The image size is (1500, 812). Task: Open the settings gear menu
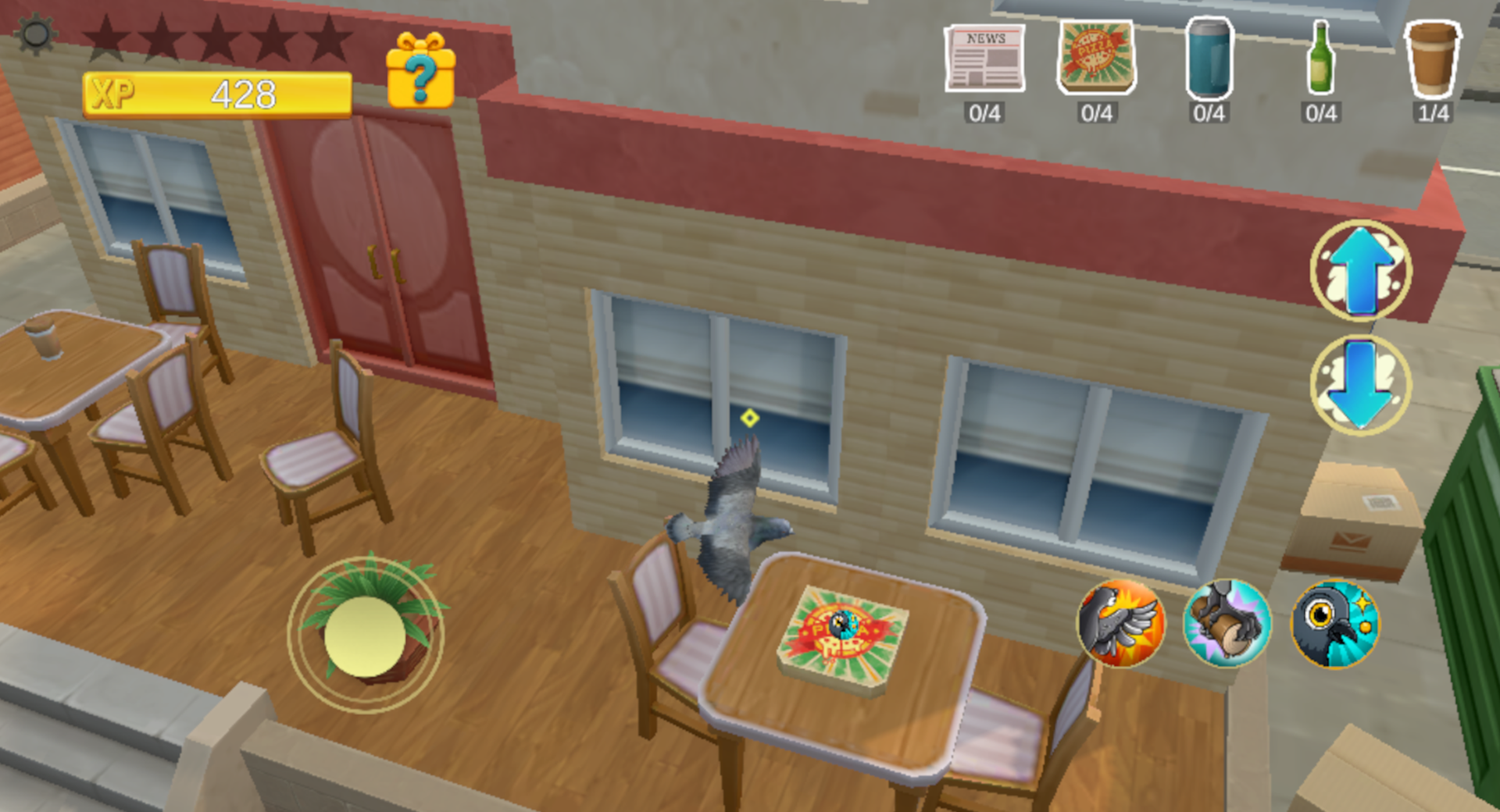pyautogui.click(x=34, y=33)
